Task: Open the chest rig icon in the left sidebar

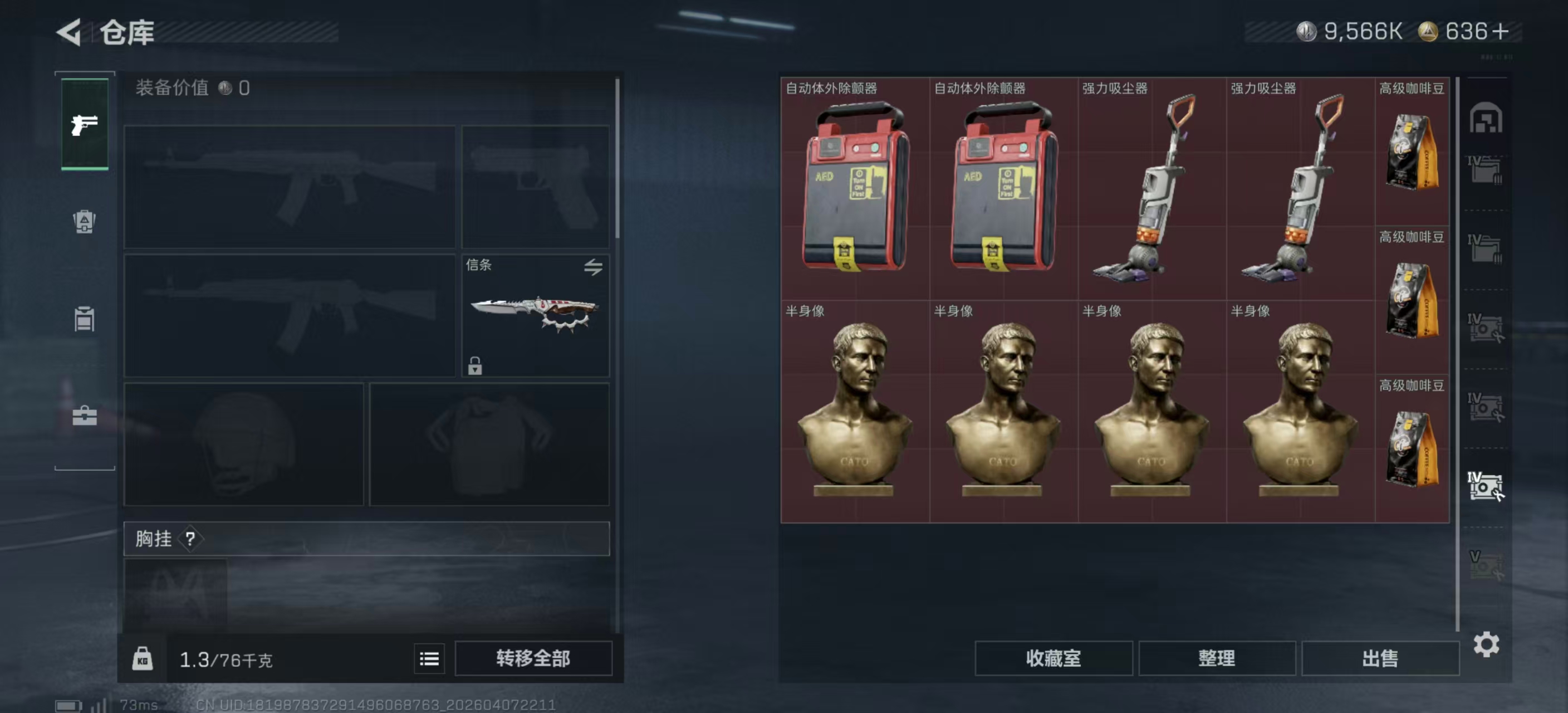Action: click(x=84, y=319)
